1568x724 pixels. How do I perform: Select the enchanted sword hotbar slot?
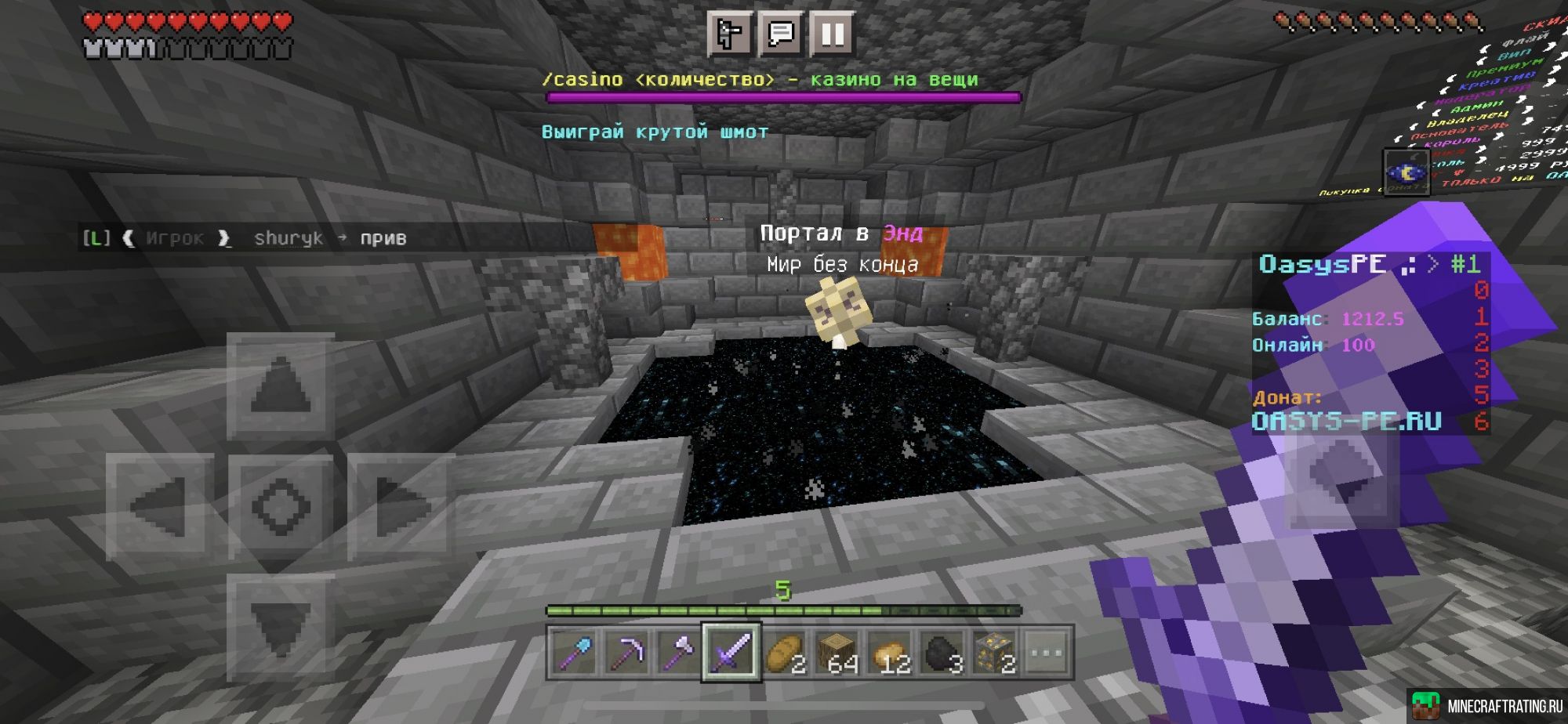731,652
